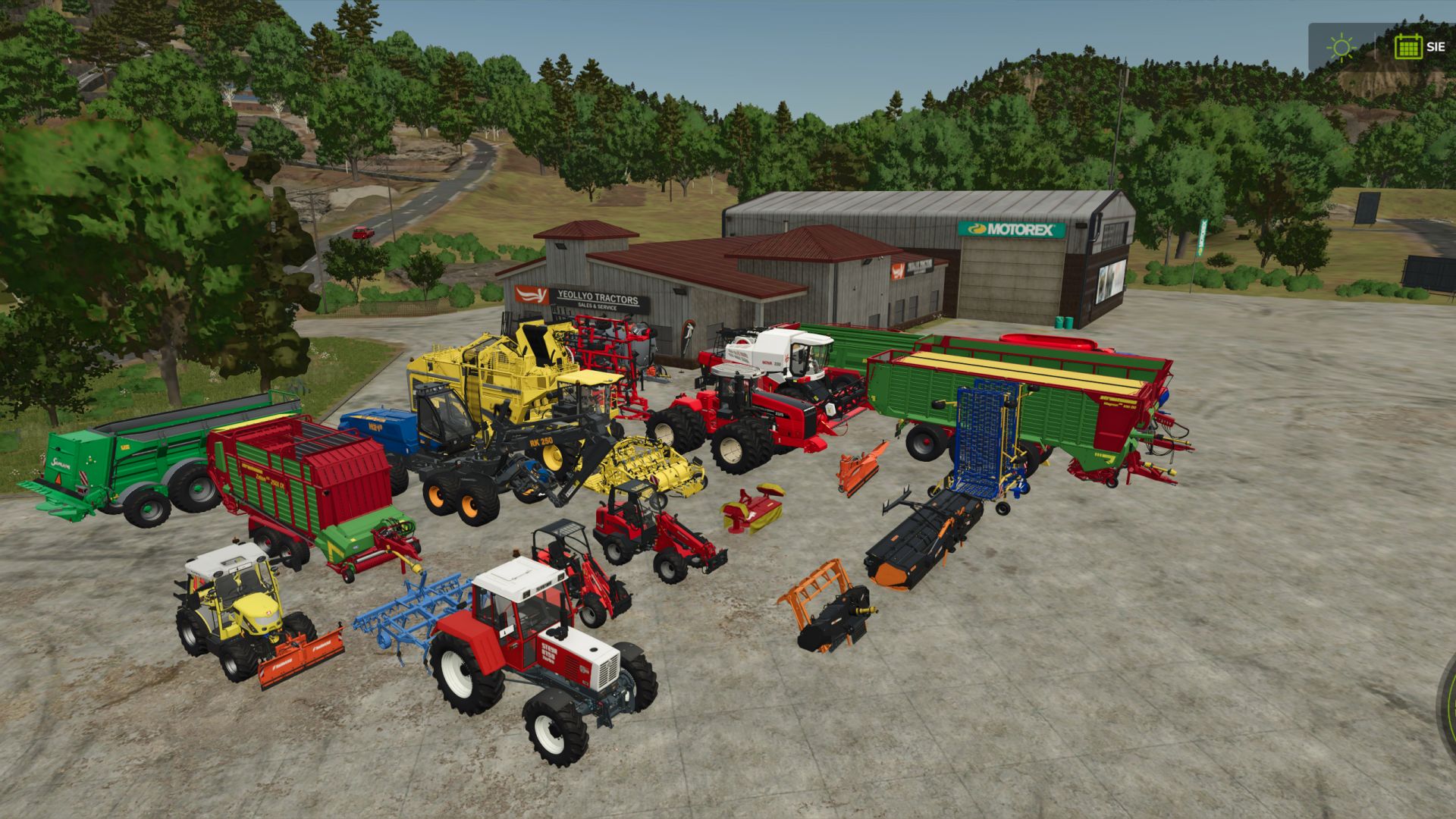Click the sun weather icon

pyautogui.click(x=1342, y=47)
